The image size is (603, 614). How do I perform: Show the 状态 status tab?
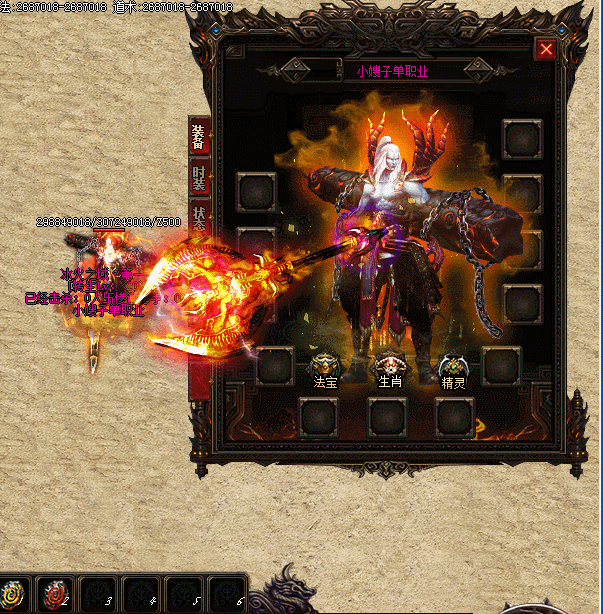point(200,219)
